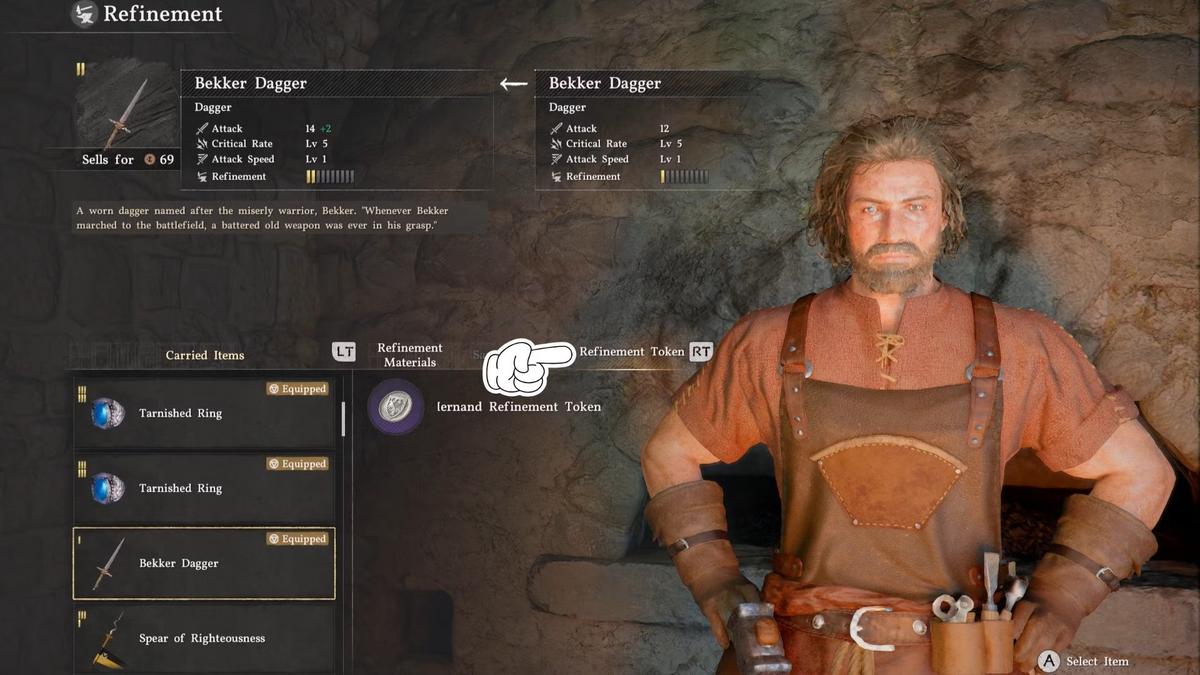This screenshot has width=1200, height=675.
Task: Switch to the Refinement Token tab
Action: tap(632, 352)
